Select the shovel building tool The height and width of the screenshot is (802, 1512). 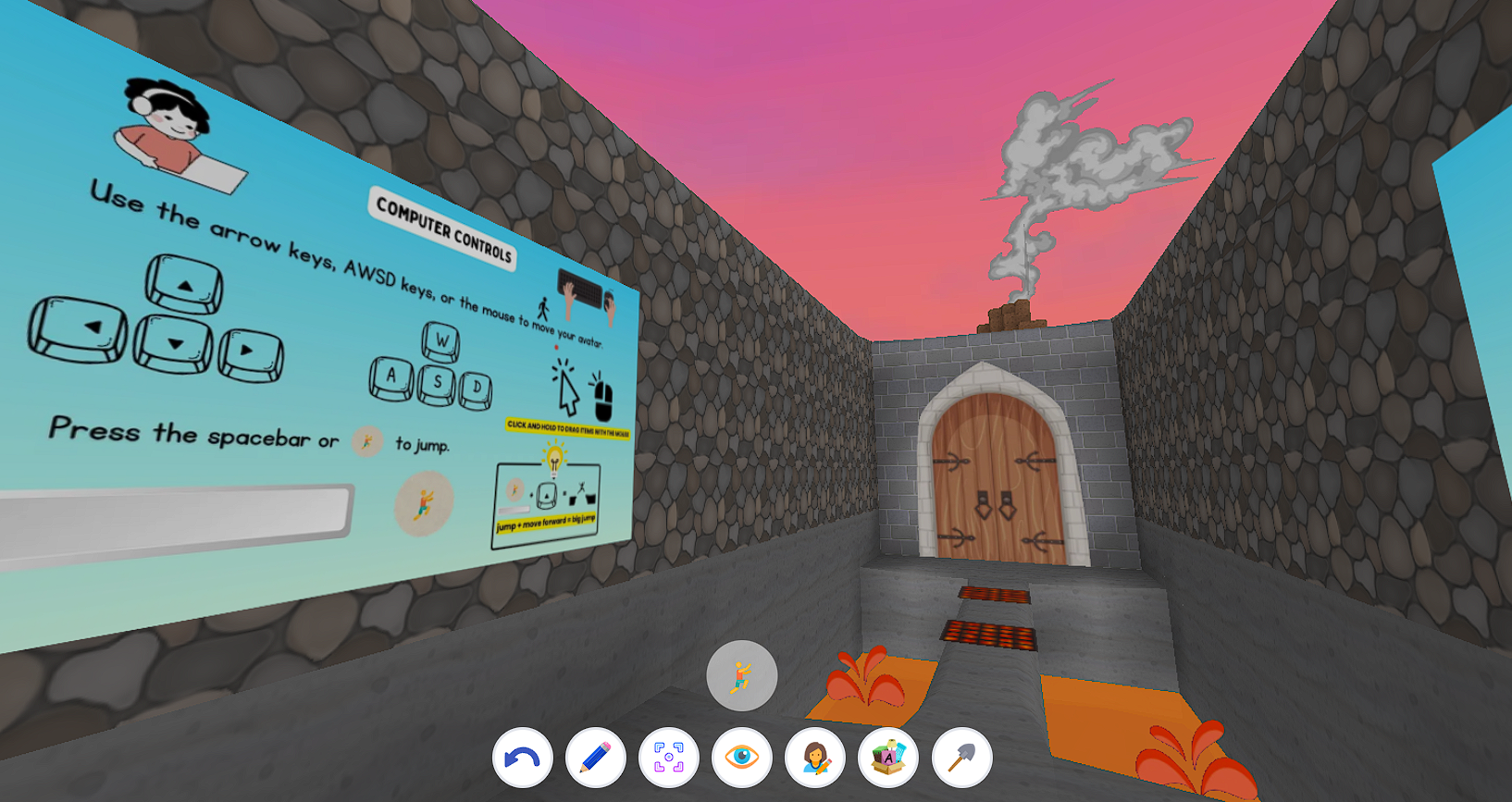960,757
